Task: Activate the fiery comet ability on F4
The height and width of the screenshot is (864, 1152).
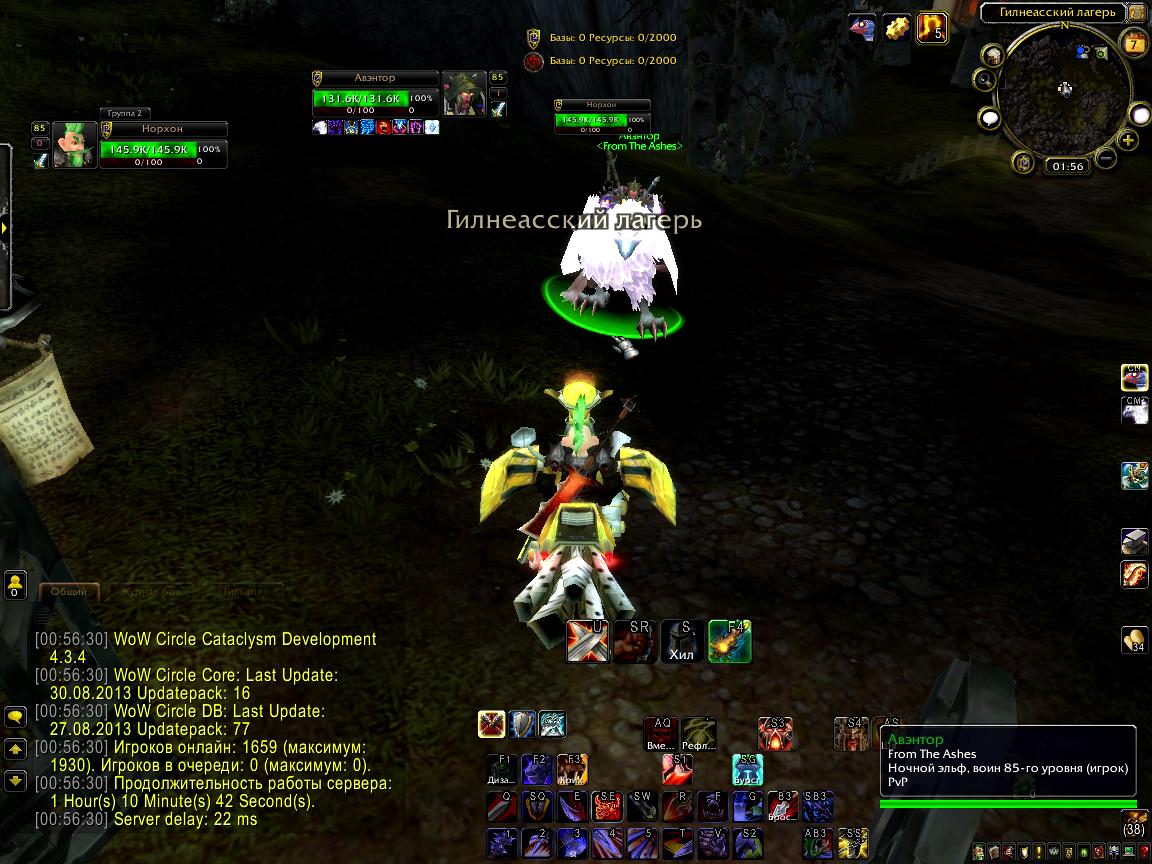Action: (x=730, y=641)
